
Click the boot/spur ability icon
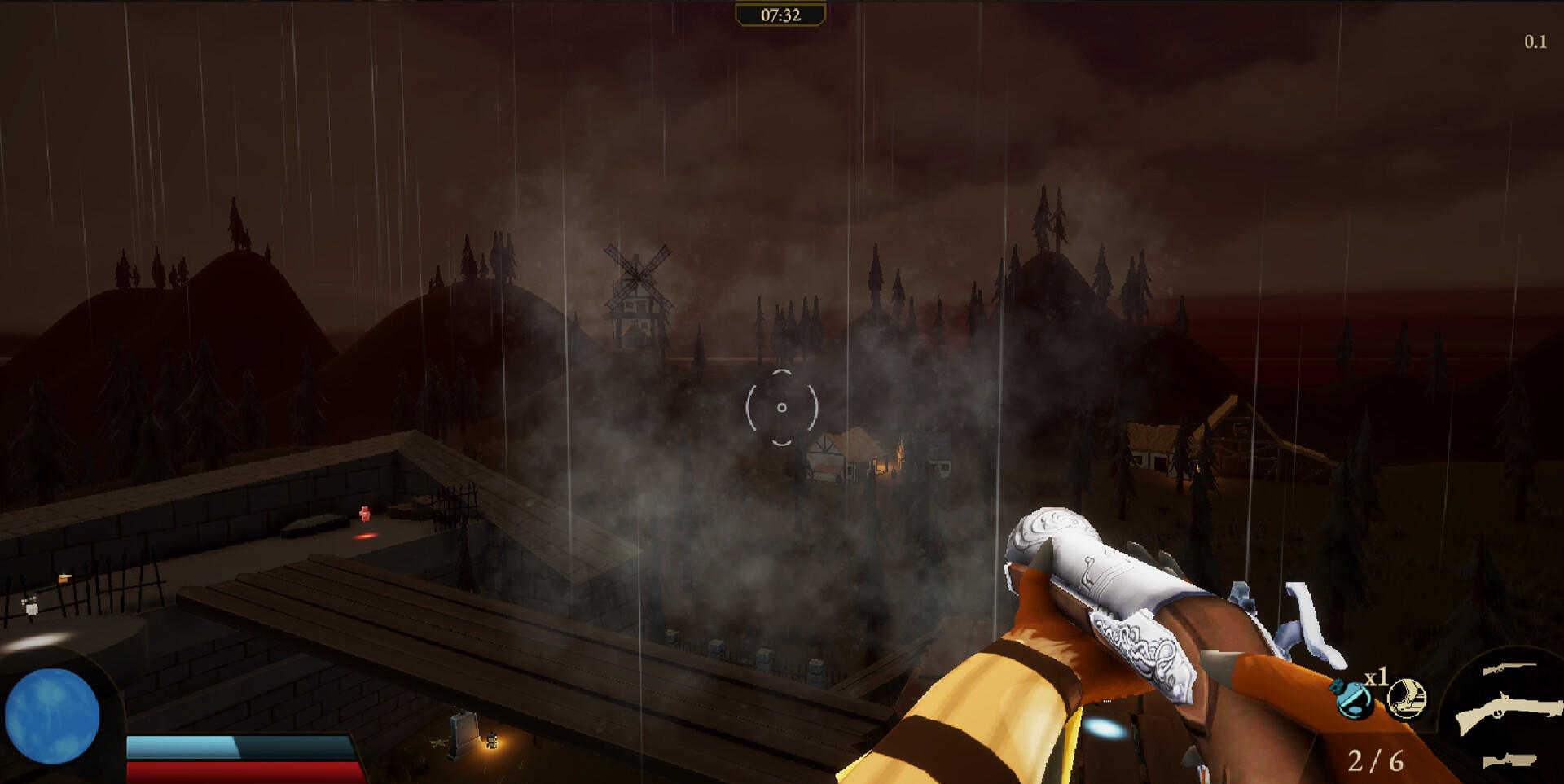(1408, 698)
